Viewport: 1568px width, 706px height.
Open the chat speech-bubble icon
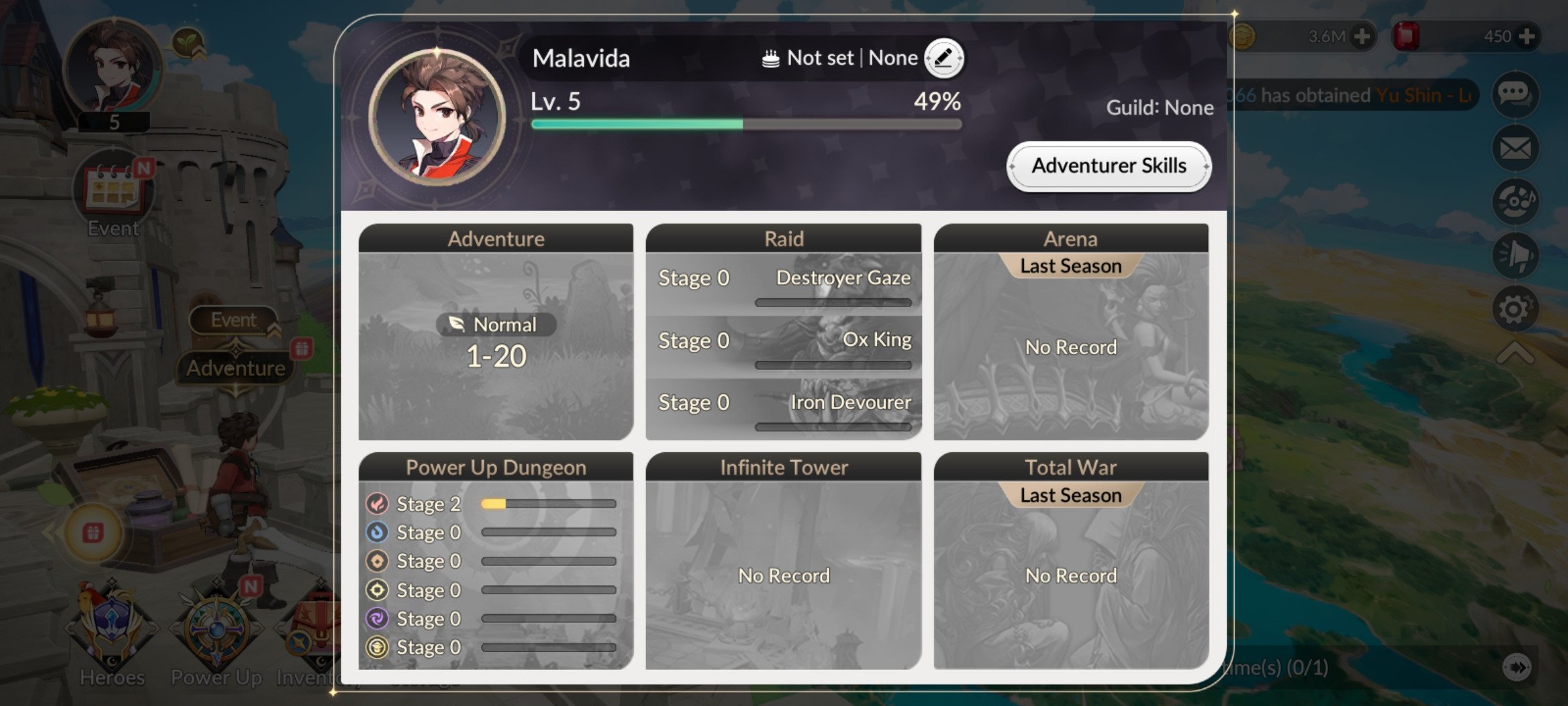(1515, 94)
